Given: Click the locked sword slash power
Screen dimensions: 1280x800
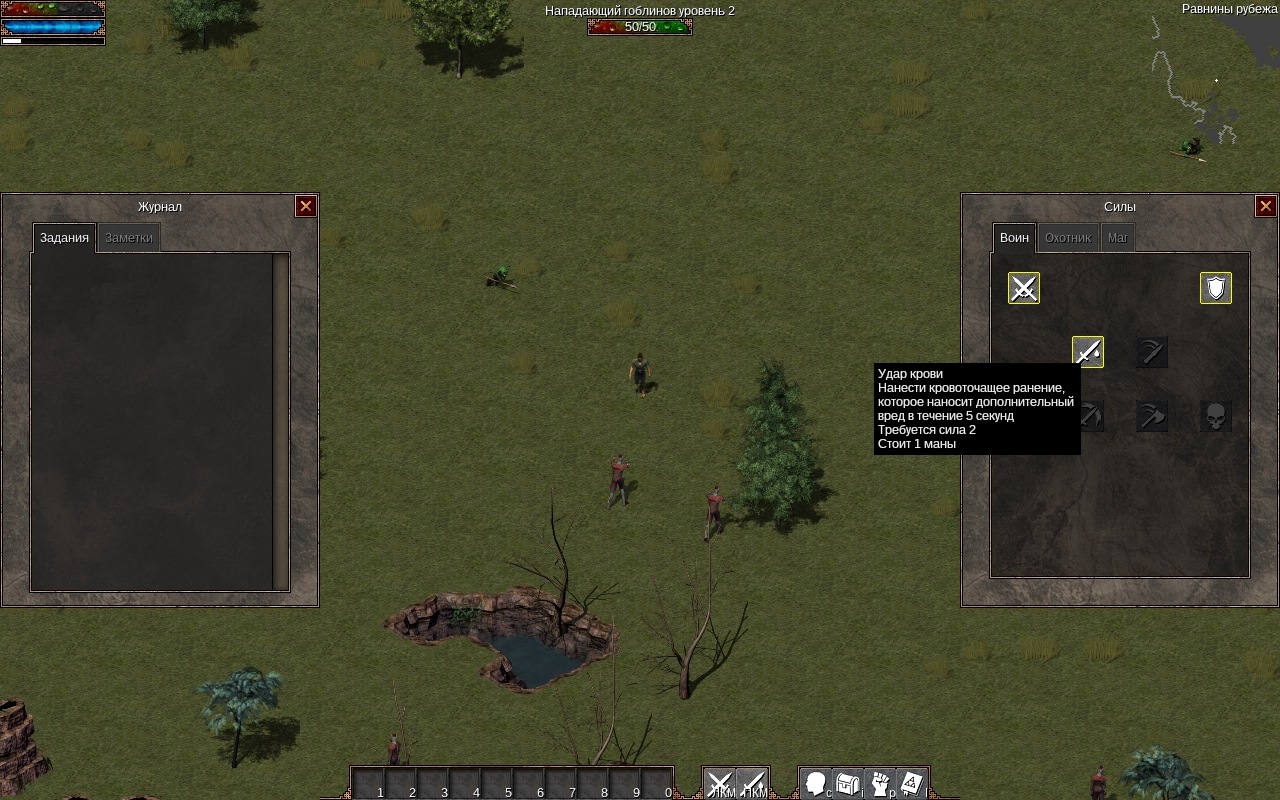Looking at the screenshot, I should pos(1152,352).
